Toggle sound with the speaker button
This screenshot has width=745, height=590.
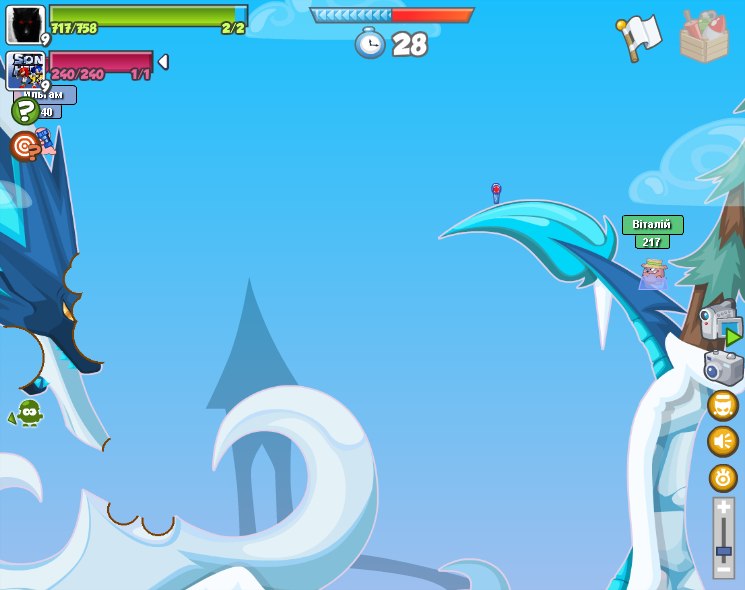723,441
